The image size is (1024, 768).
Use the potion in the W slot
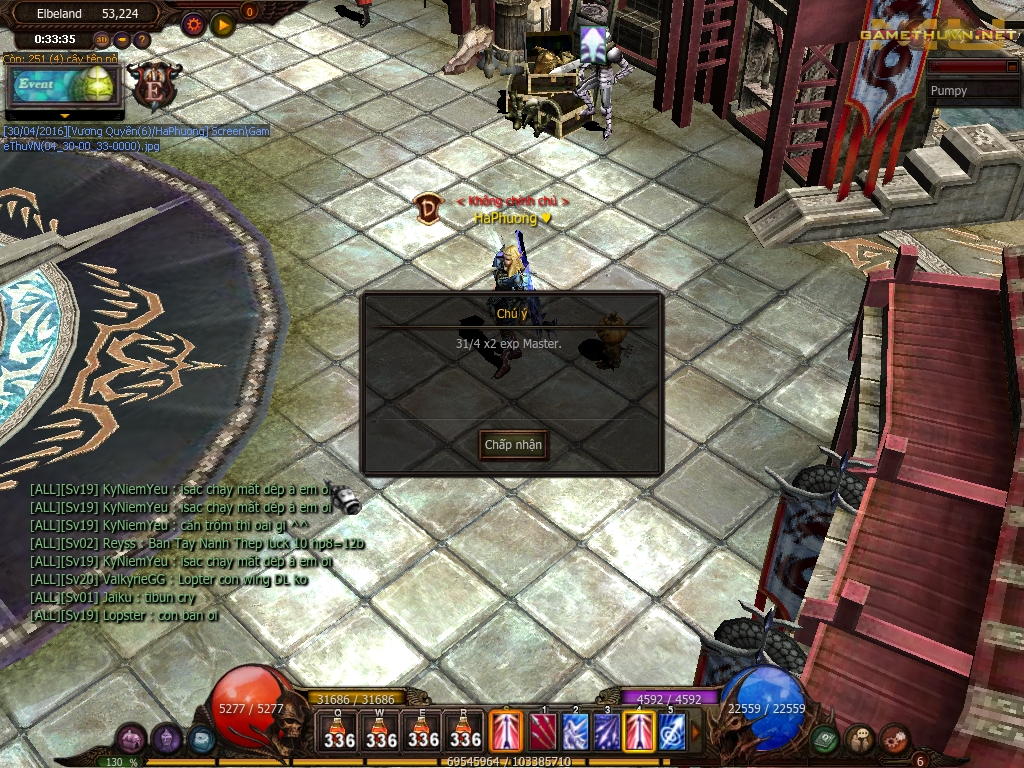(x=381, y=730)
